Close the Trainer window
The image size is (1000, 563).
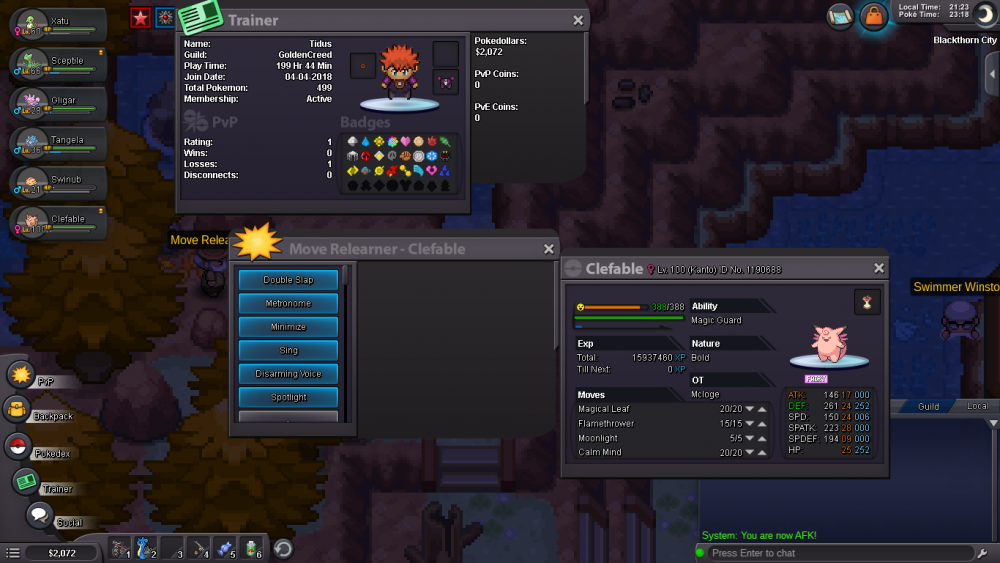coord(578,20)
